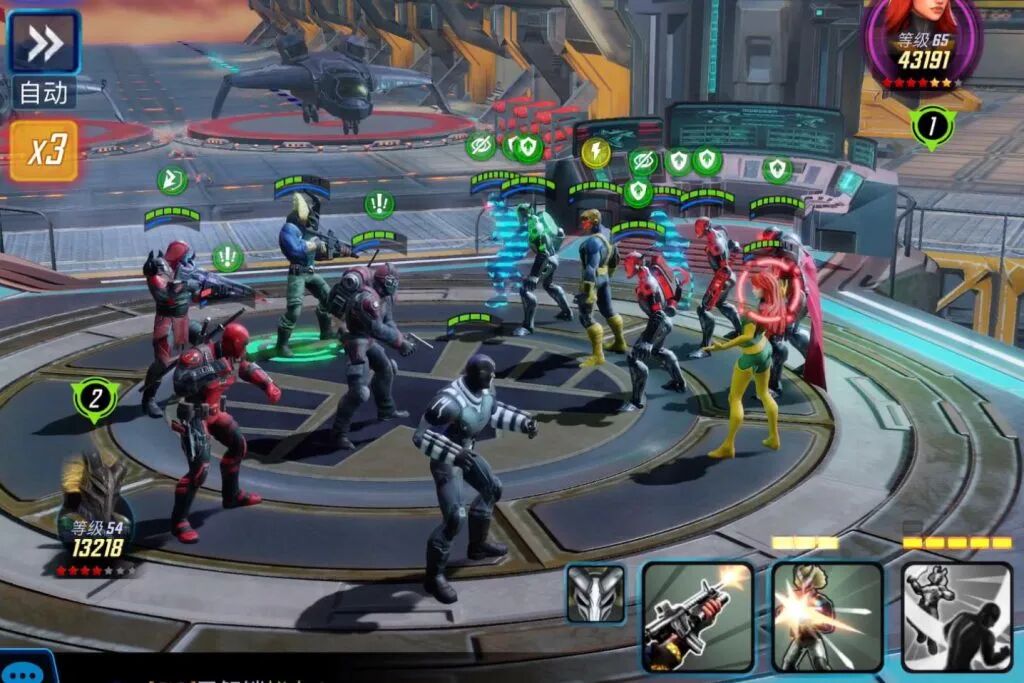
Task: Open the chat bubble overlay
Action: click(25, 669)
